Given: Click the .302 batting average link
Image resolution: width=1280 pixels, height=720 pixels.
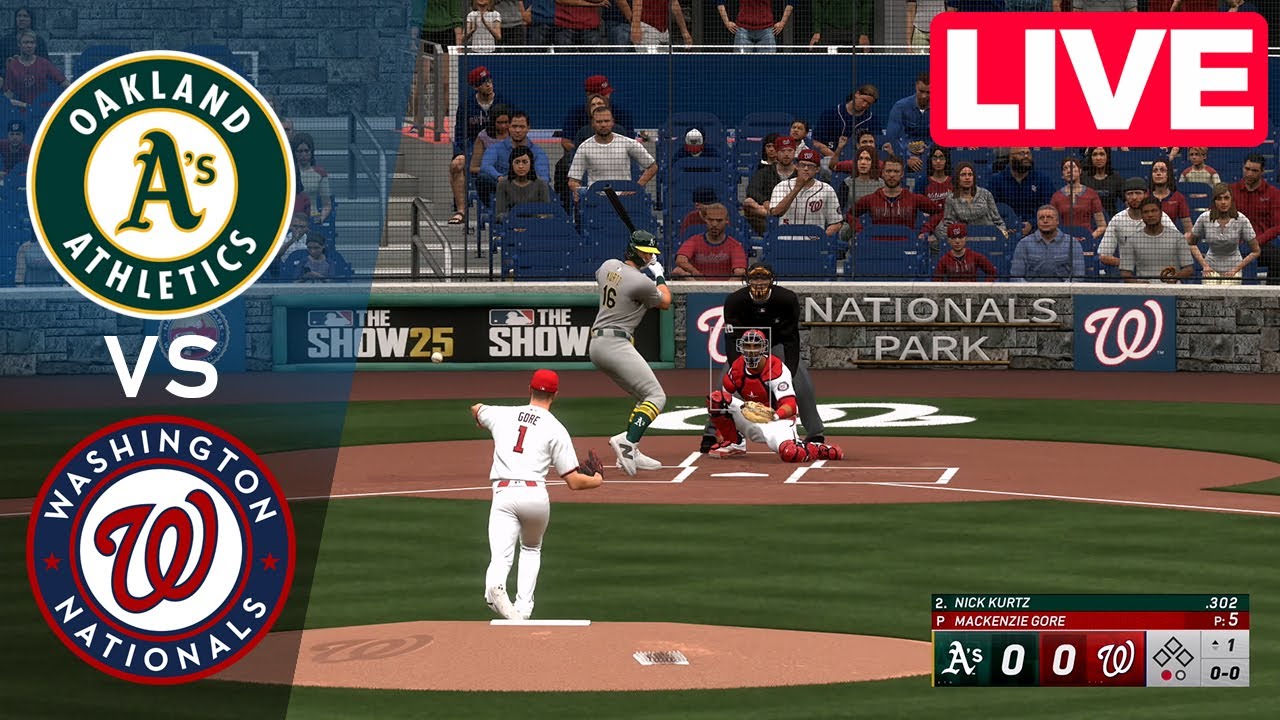Looking at the screenshot, I should pyautogui.click(x=1222, y=603).
